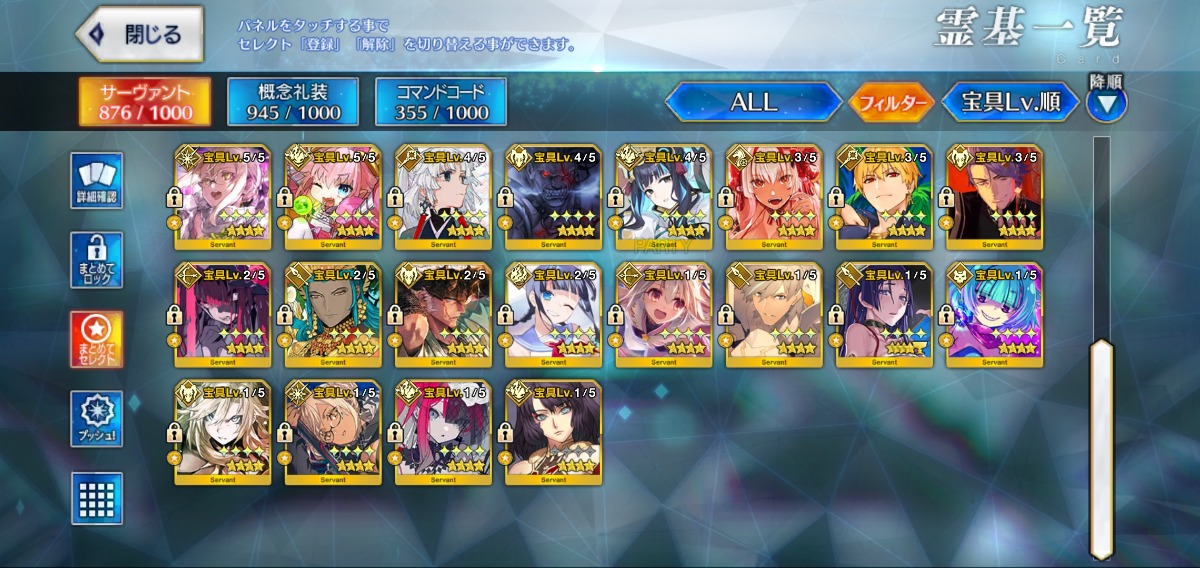Switch to the サーヴァント tab
The width and height of the screenshot is (1200, 568).
click(x=145, y=103)
